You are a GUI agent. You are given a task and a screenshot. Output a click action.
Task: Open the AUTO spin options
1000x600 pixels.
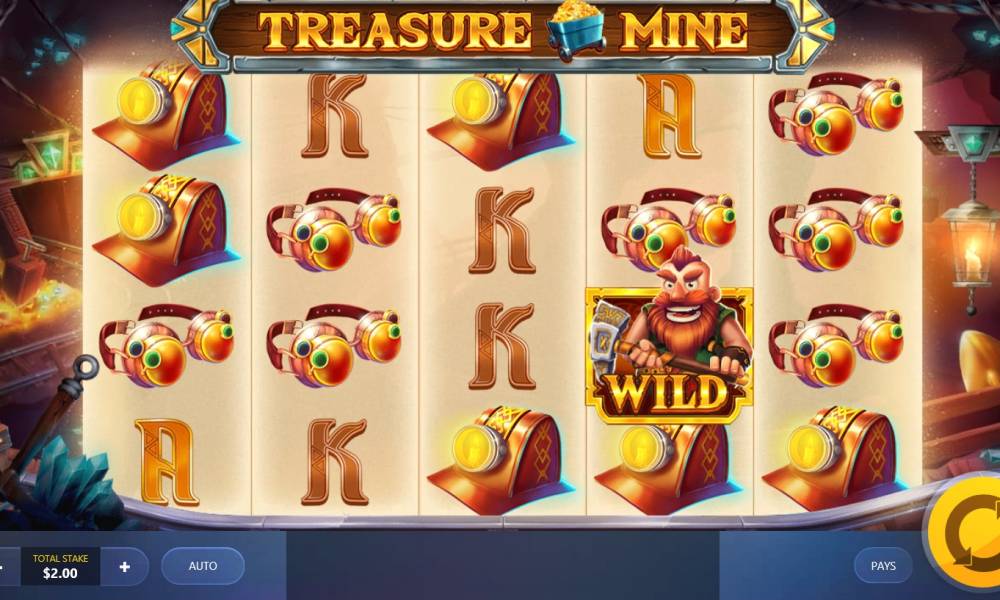203,566
